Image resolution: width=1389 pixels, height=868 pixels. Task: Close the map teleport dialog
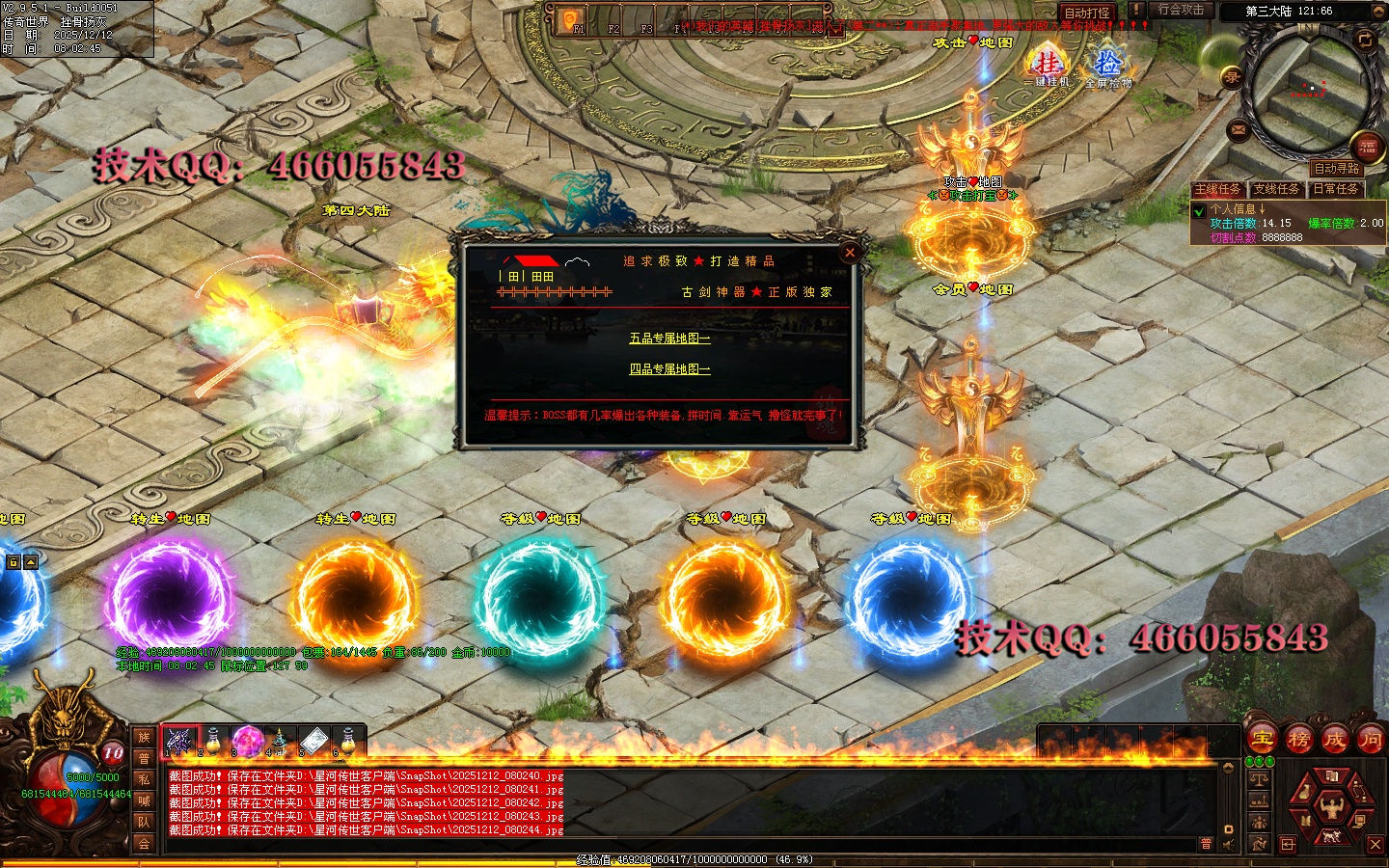[850, 253]
